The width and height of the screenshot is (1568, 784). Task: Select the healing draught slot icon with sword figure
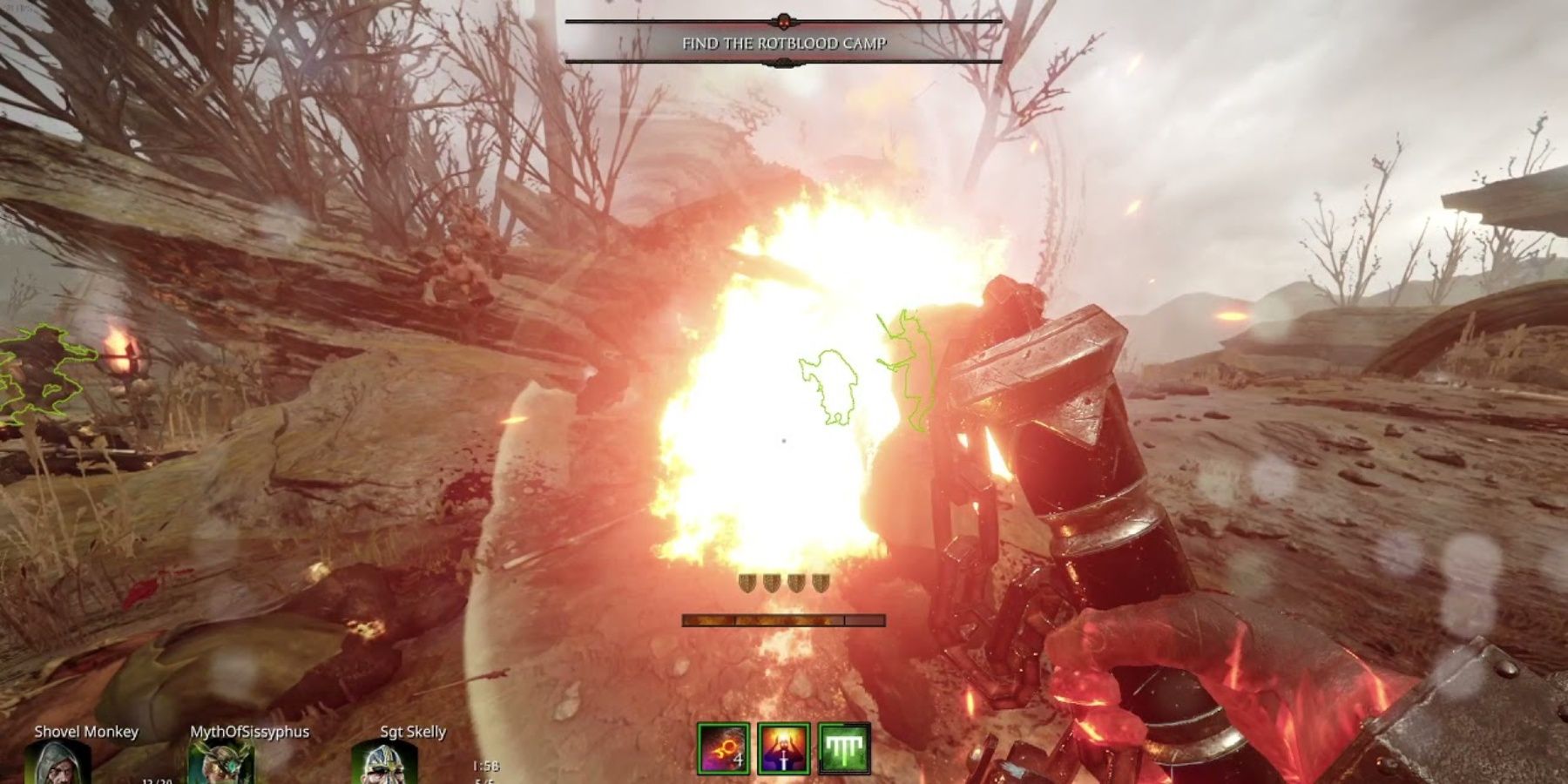(784, 747)
